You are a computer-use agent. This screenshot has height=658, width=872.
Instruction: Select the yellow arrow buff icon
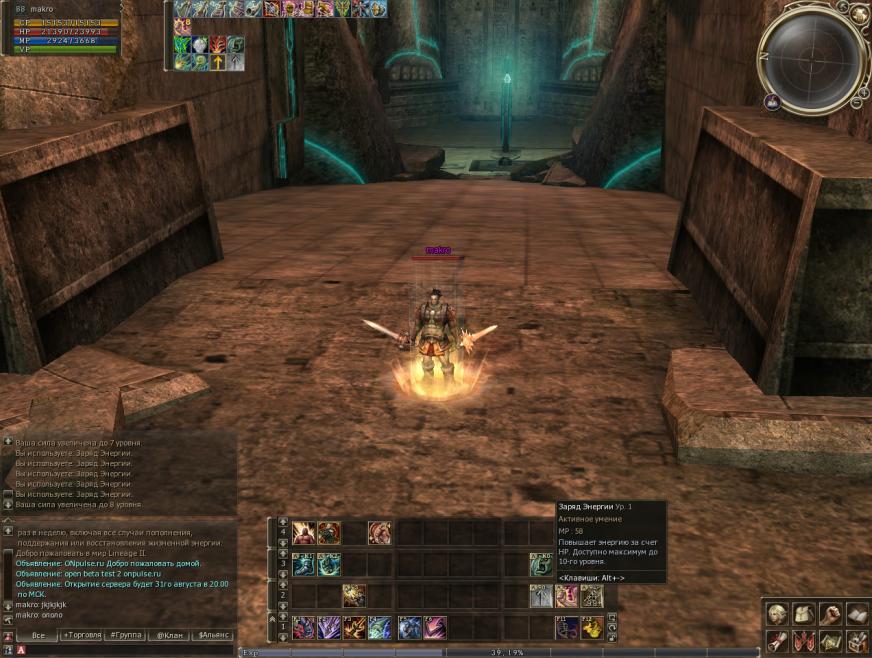(217, 62)
